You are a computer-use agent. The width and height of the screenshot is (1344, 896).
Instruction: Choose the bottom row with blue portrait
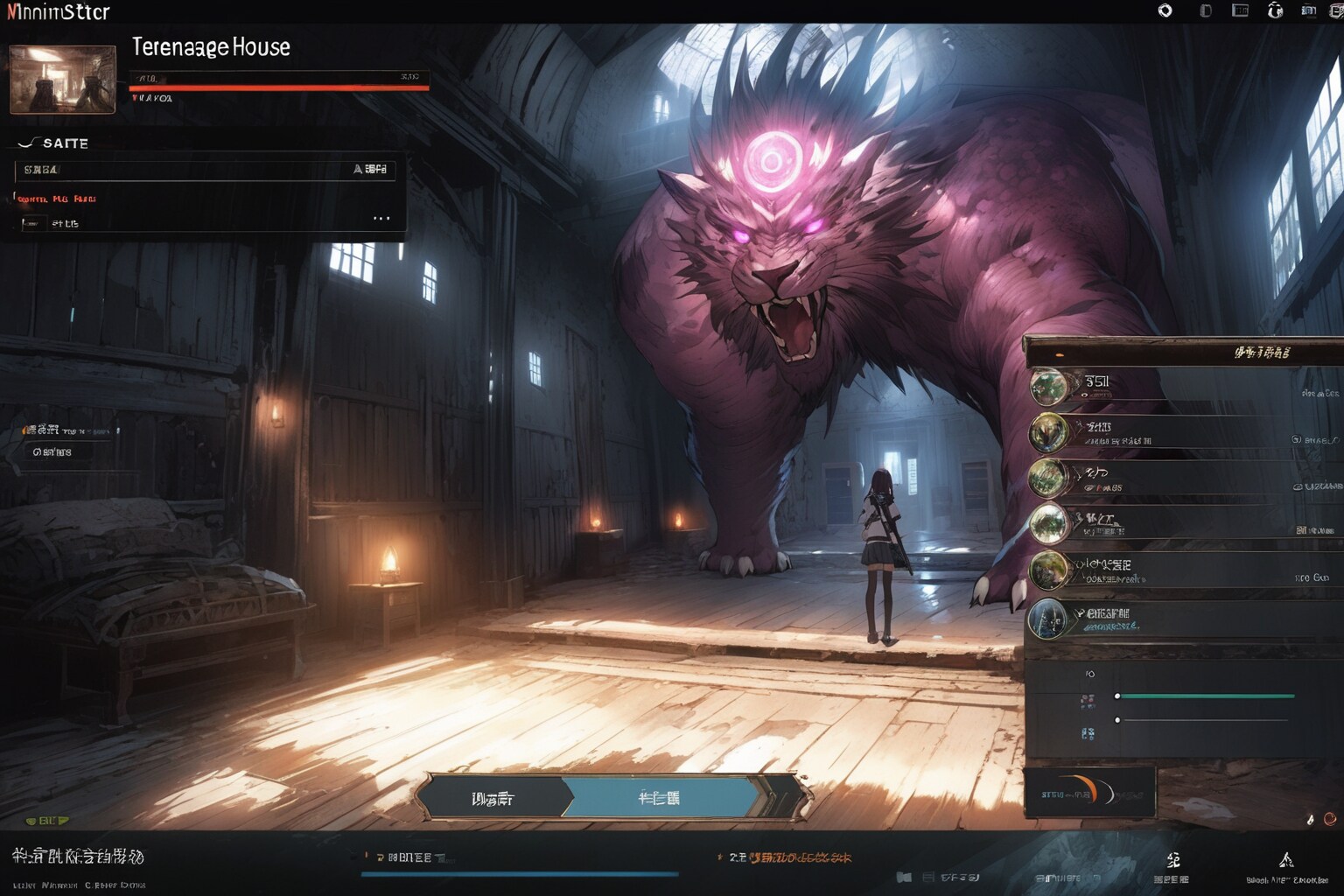click(1181, 619)
